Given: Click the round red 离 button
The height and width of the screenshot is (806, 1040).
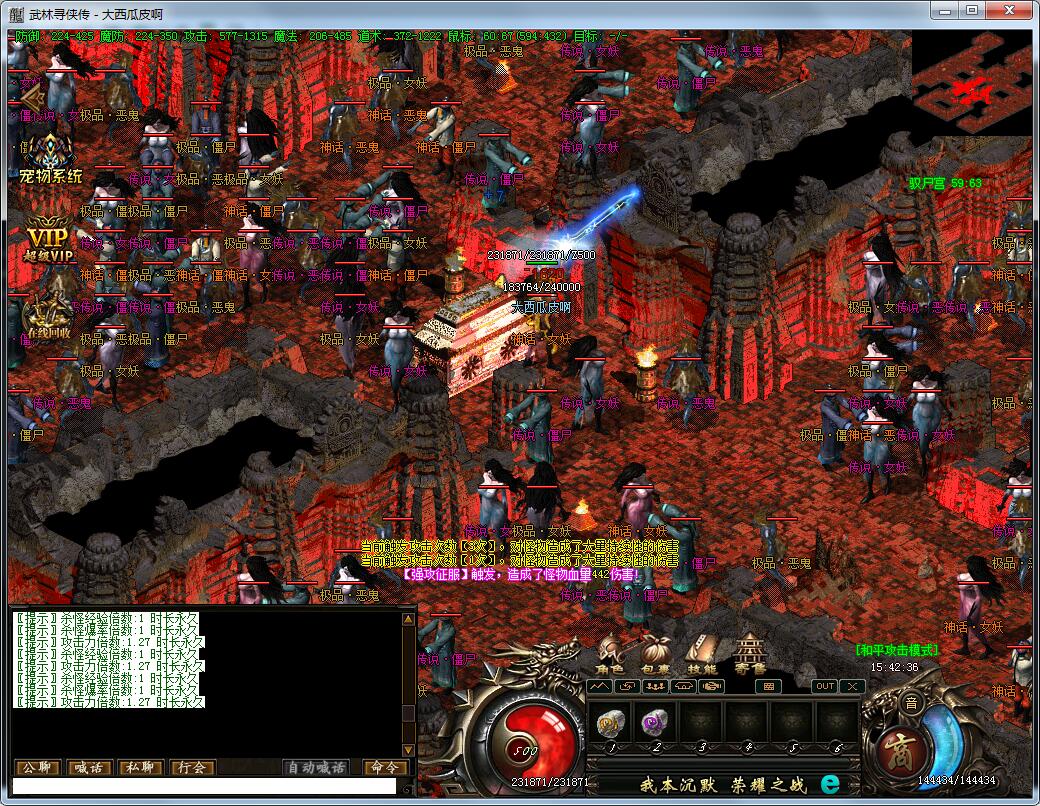Looking at the screenshot, I should [894, 745].
